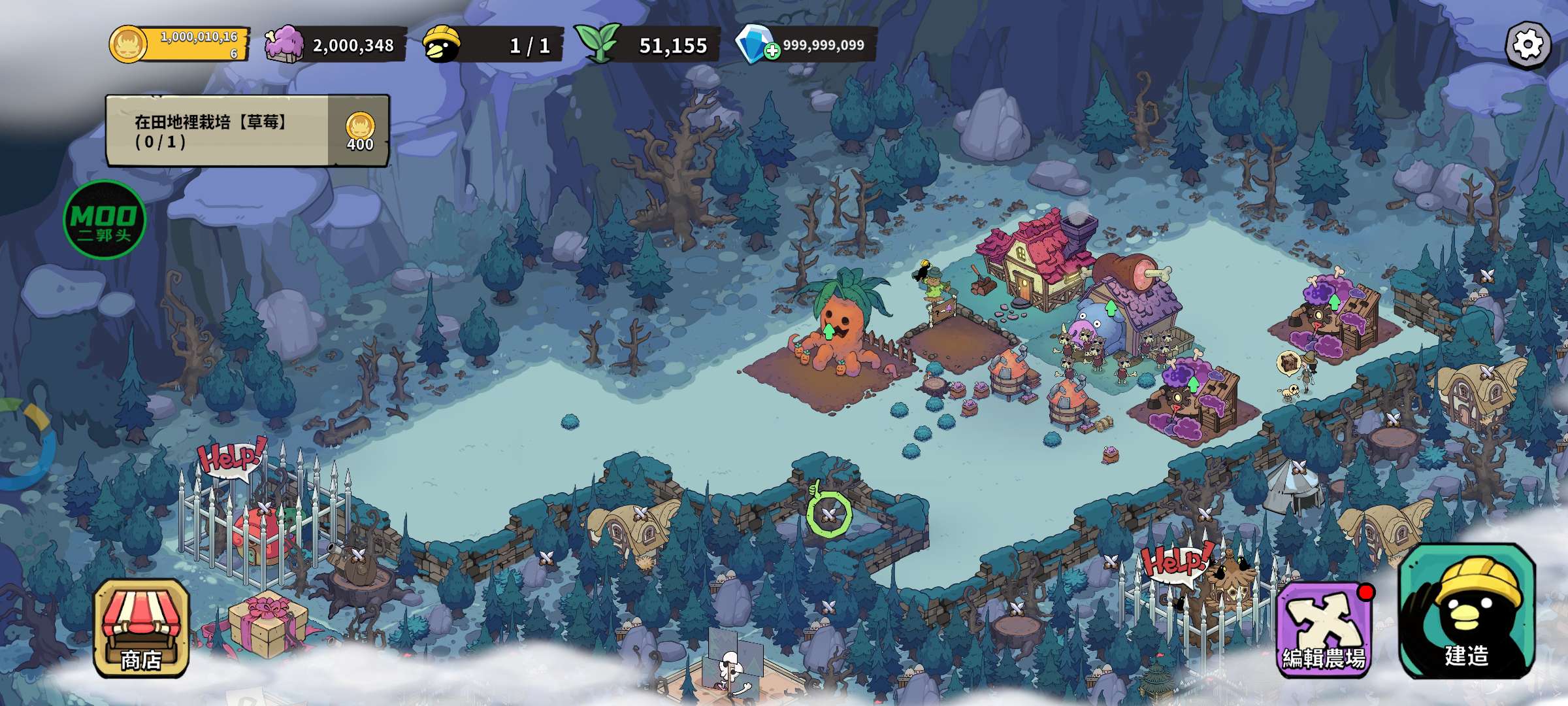Image resolution: width=1568 pixels, height=706 pixels.
Task: Open the 建造 build menu
Action: click(x=1467, y=612)
